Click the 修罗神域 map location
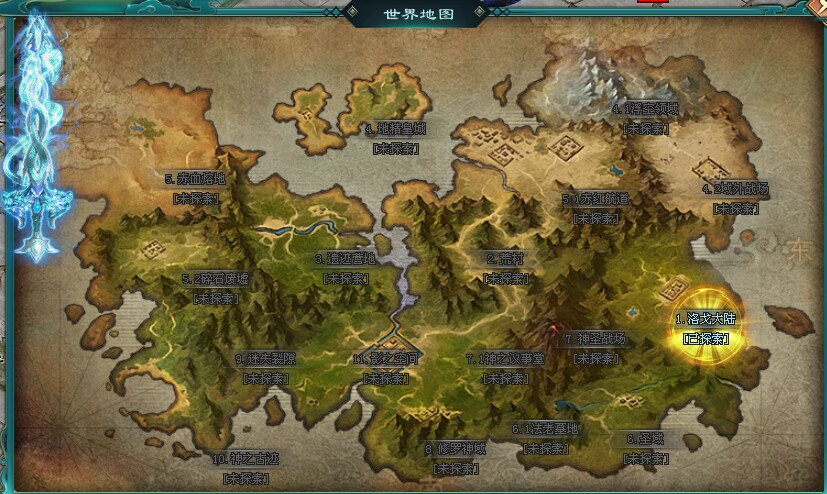The height and width of the screenshot is (494, 827). point(455,449)
